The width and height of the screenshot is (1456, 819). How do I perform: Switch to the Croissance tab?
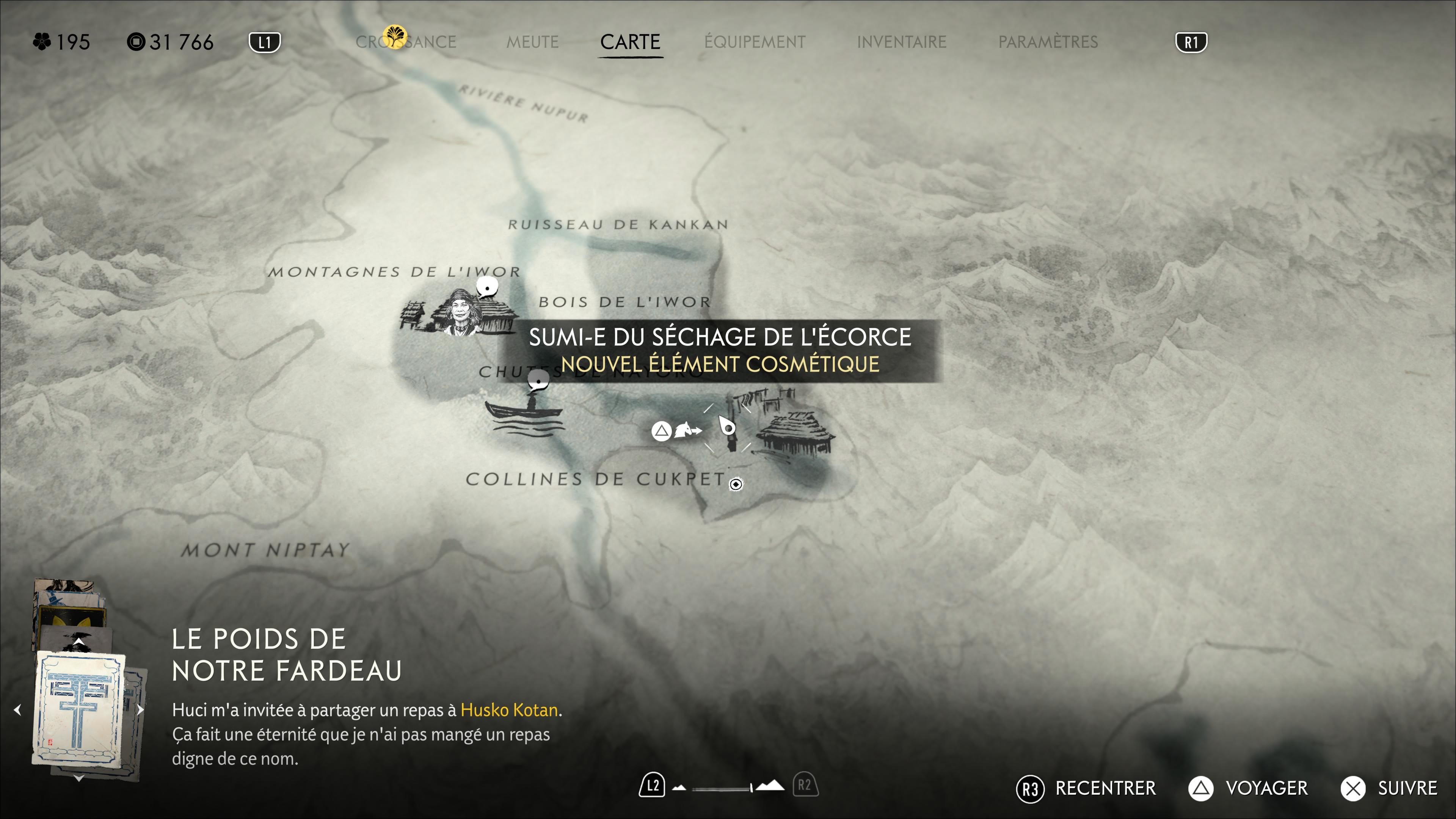(x=406, y=42)
